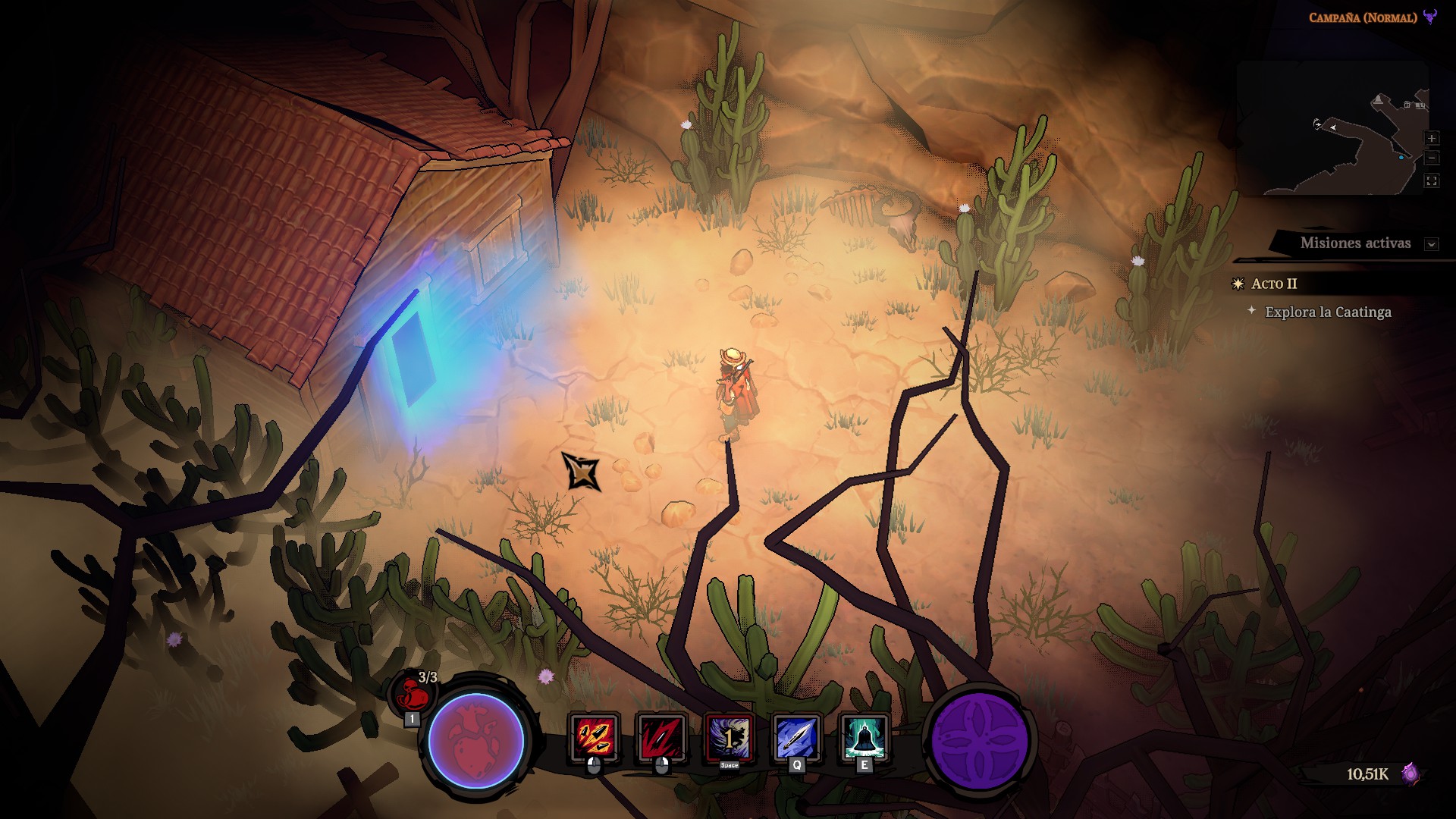Viewport: 1456px width, 819px height.
Task: Click the purple ultimate orb
Action: point(980,741)
